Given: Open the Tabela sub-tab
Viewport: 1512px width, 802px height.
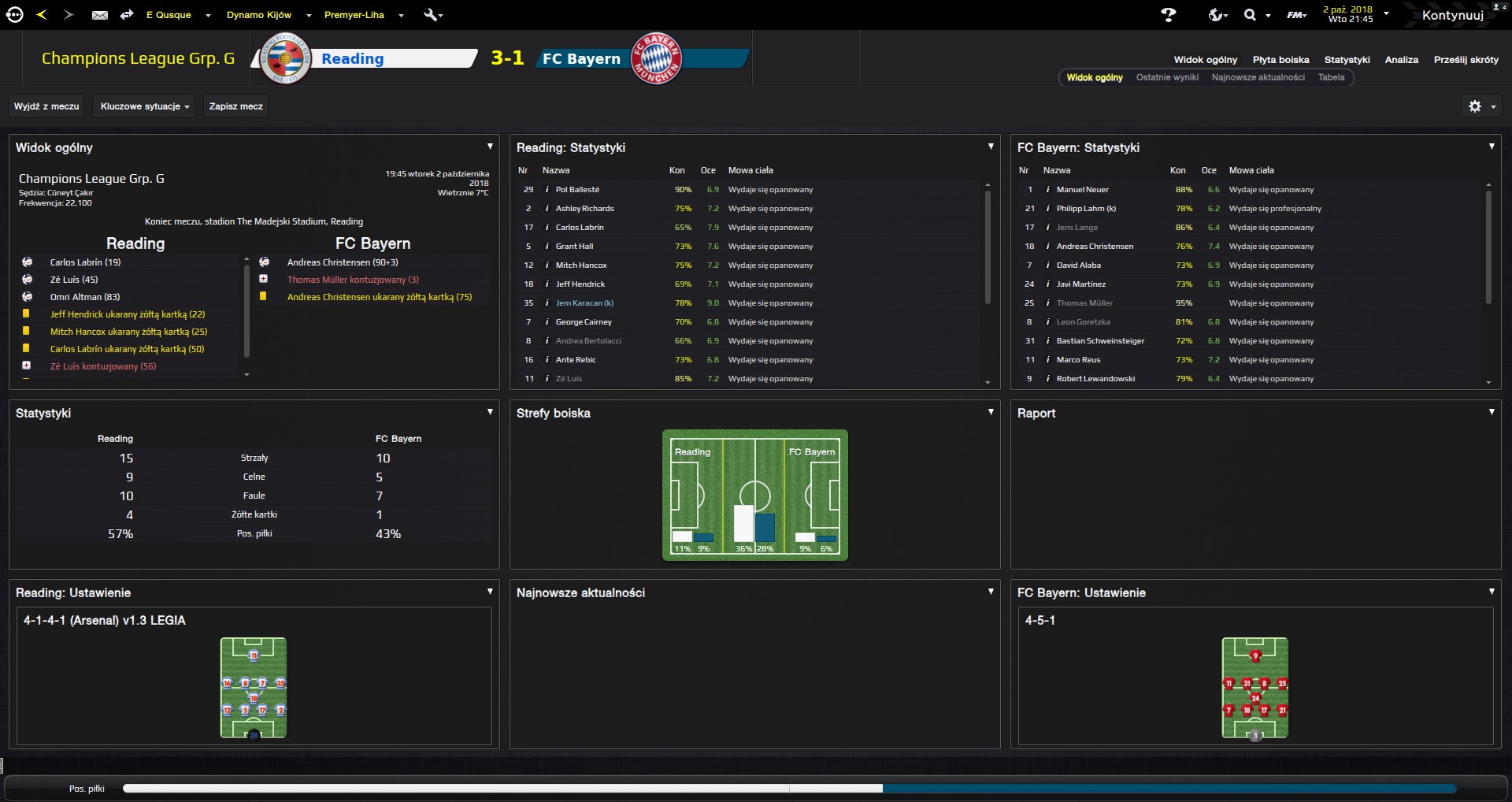Looking at the screenshot, I should tap(1331, 77).
